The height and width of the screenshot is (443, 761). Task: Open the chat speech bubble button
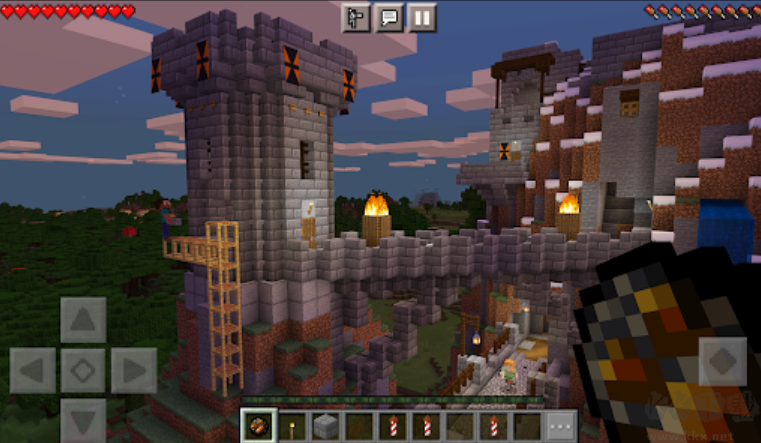point(389,17)
